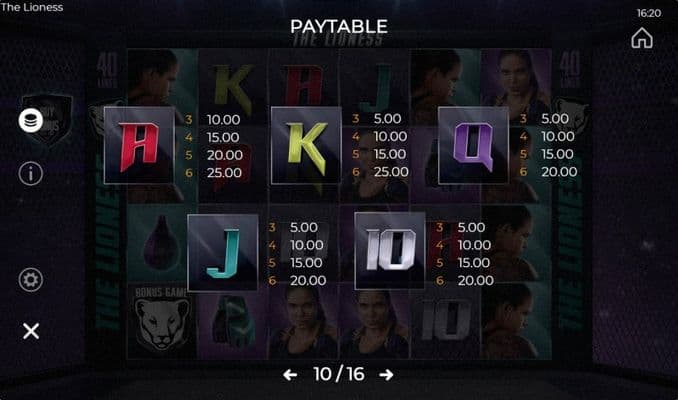Image resolution: width=678 pixels, height=400 pixels.
Task: Show the game info section
Action: pyautogui.click(x=31, y=173)
